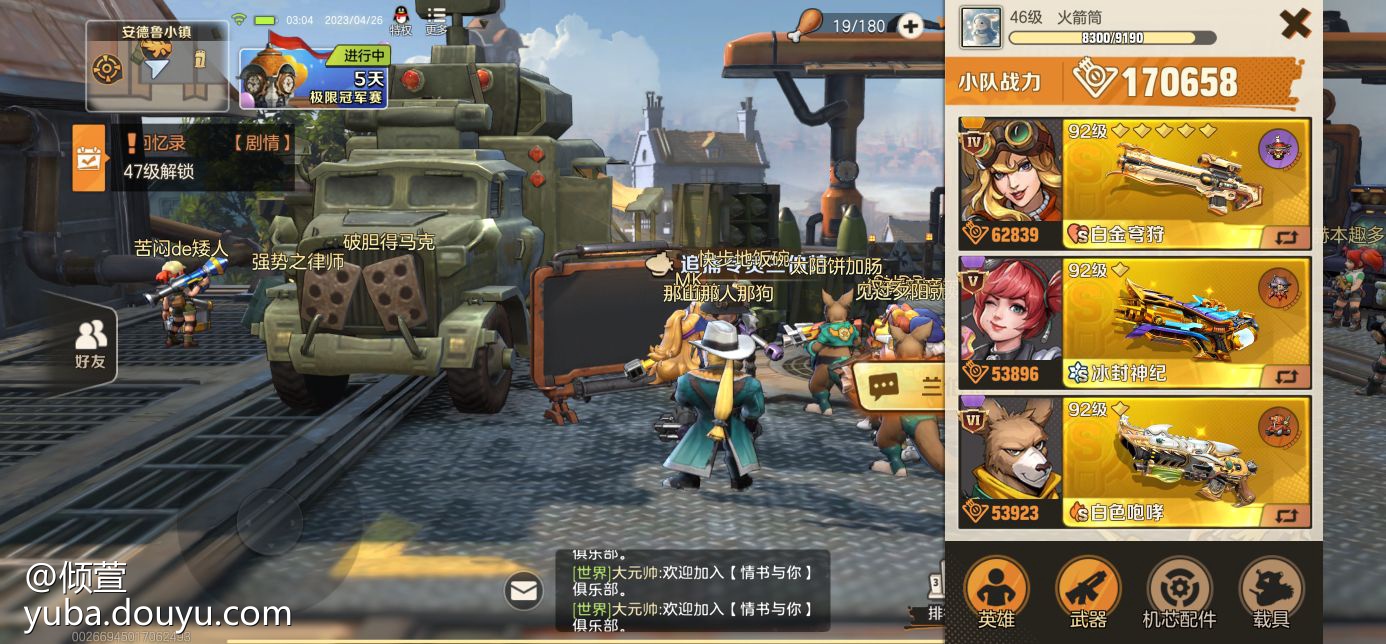Show the 载具 vehicles tab

[1270, 594]
